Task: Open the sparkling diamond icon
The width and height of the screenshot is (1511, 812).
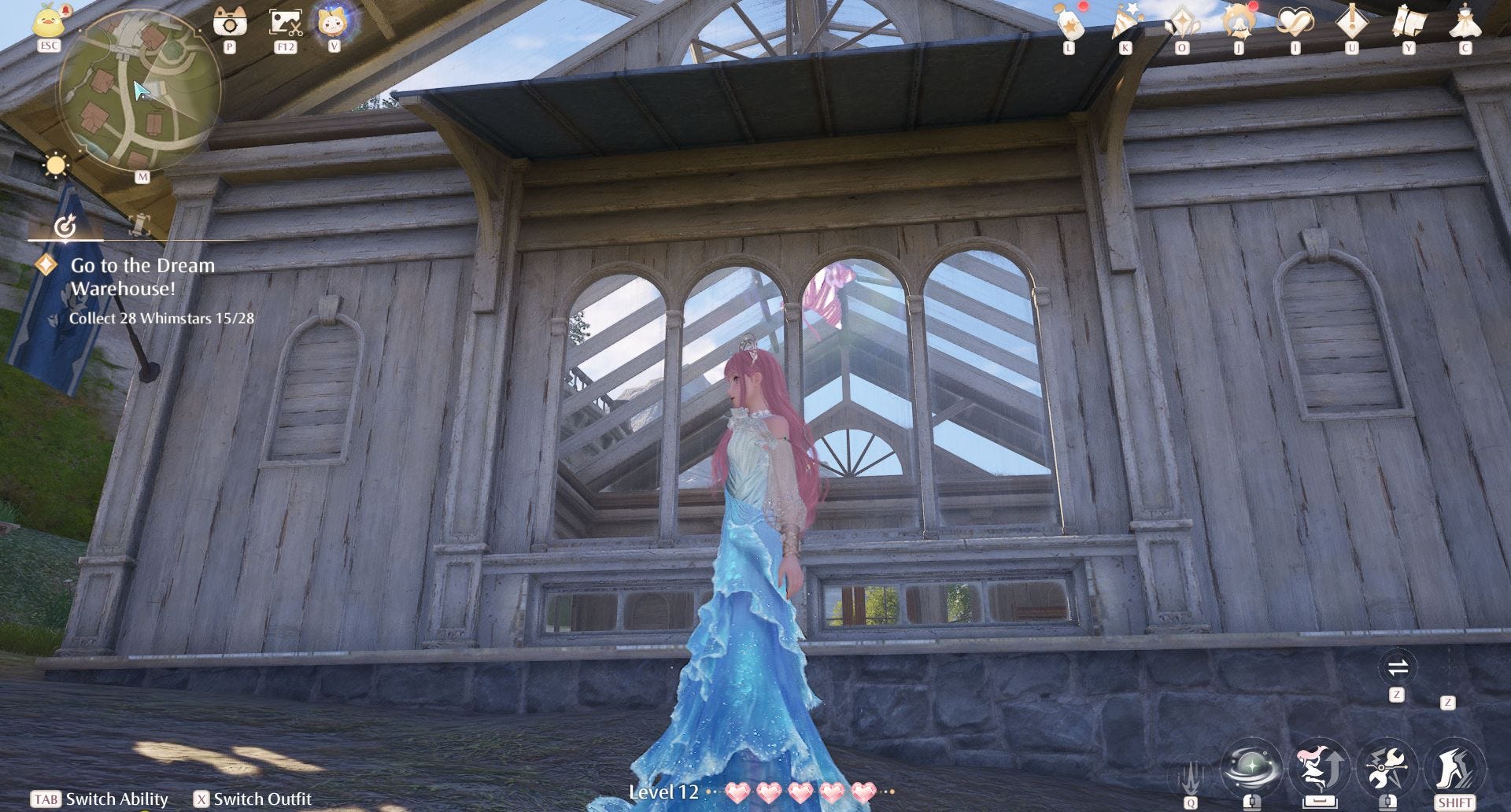Action: 1182,22
